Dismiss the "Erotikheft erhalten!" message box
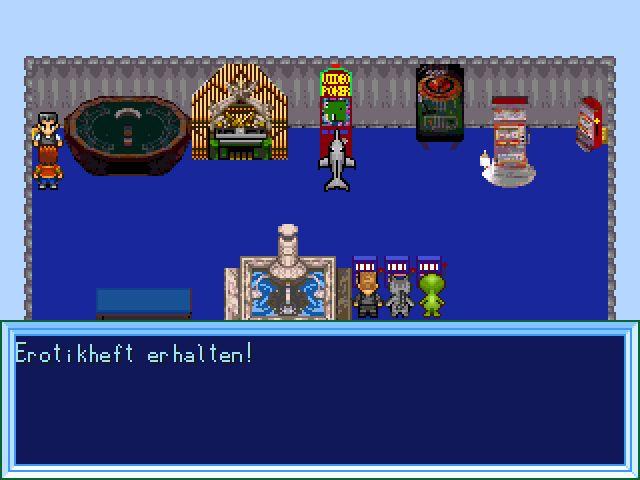640x480 pixels. (320, 400)
